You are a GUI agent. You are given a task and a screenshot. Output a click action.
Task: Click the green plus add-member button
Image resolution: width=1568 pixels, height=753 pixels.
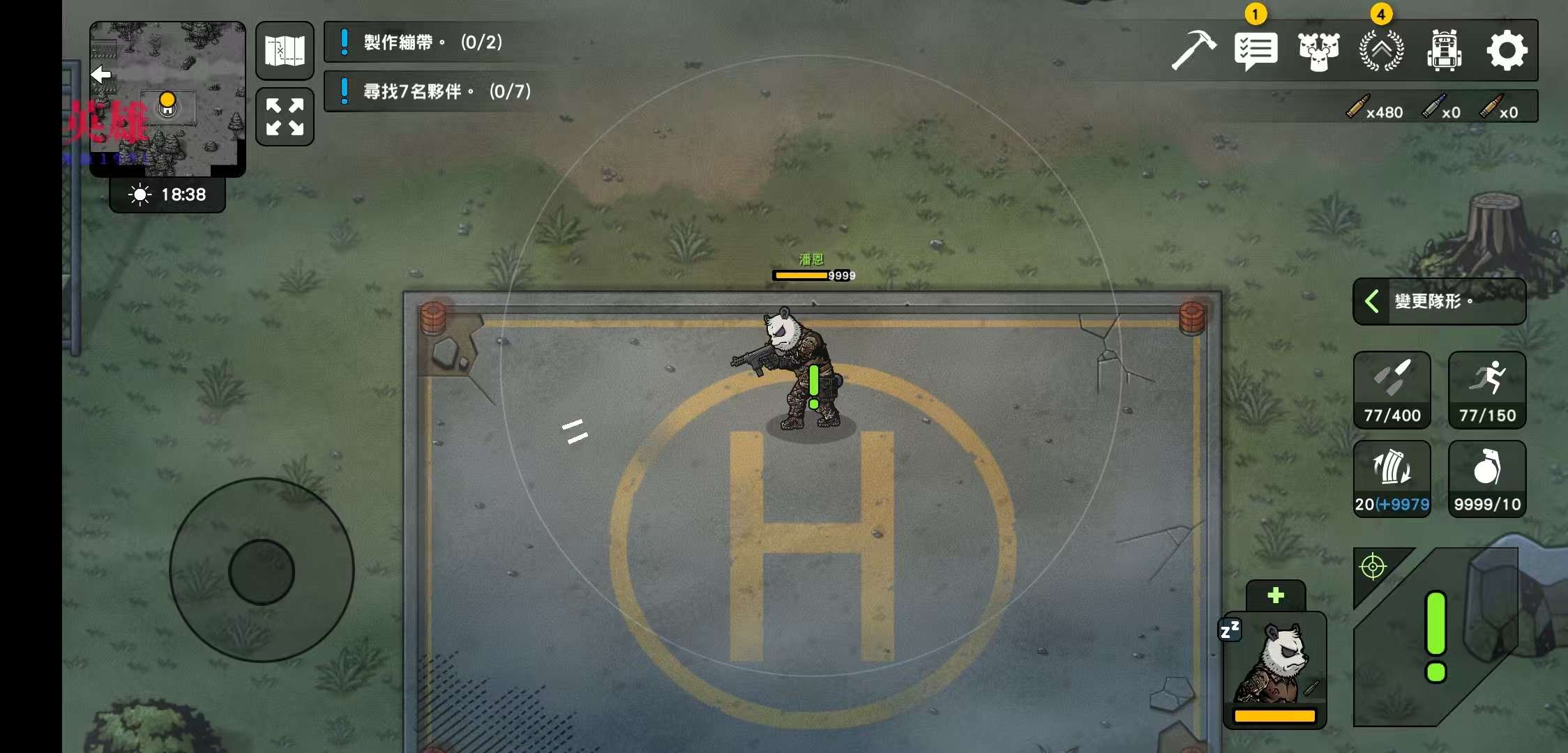[1275, 595]
